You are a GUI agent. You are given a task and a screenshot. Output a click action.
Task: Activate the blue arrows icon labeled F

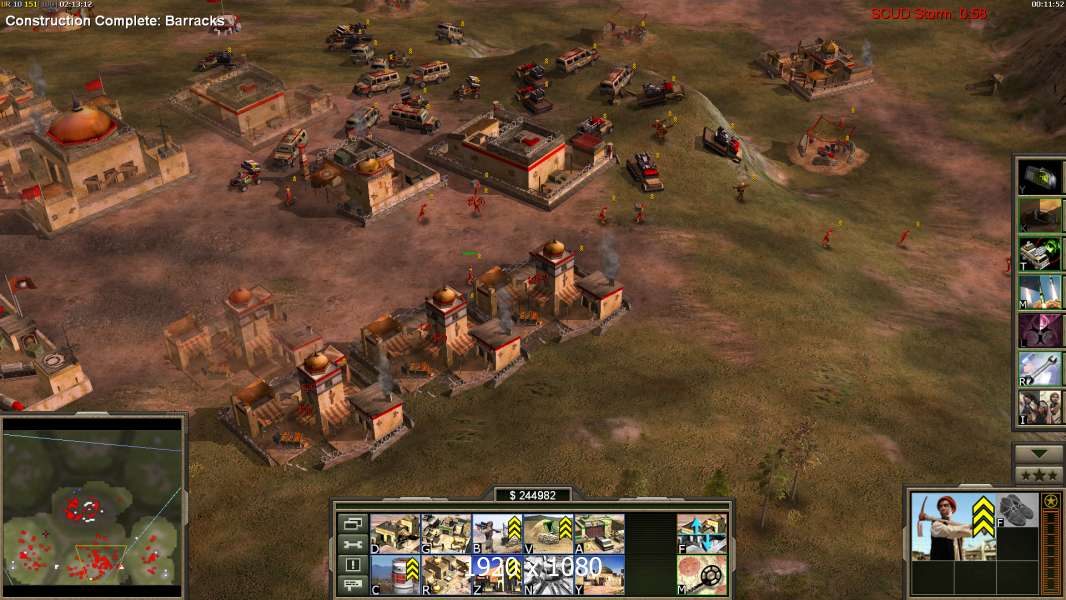coord(702,534)
